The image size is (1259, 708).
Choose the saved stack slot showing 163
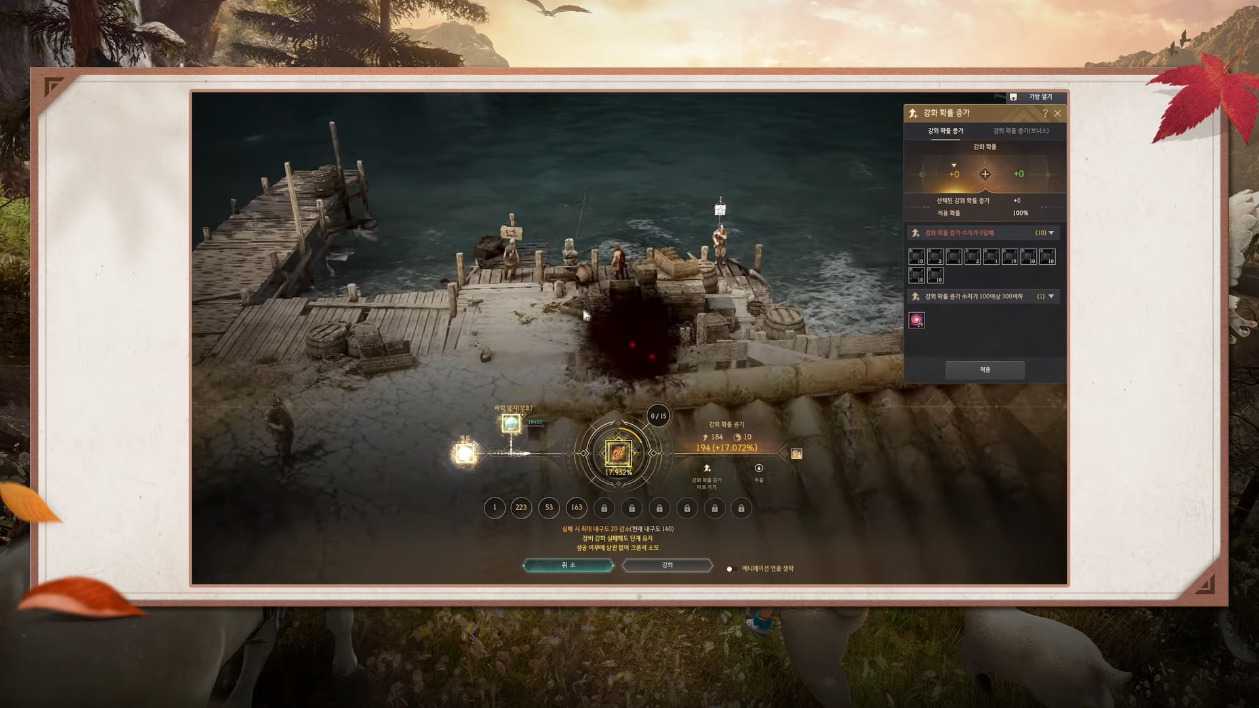point(576,508)
